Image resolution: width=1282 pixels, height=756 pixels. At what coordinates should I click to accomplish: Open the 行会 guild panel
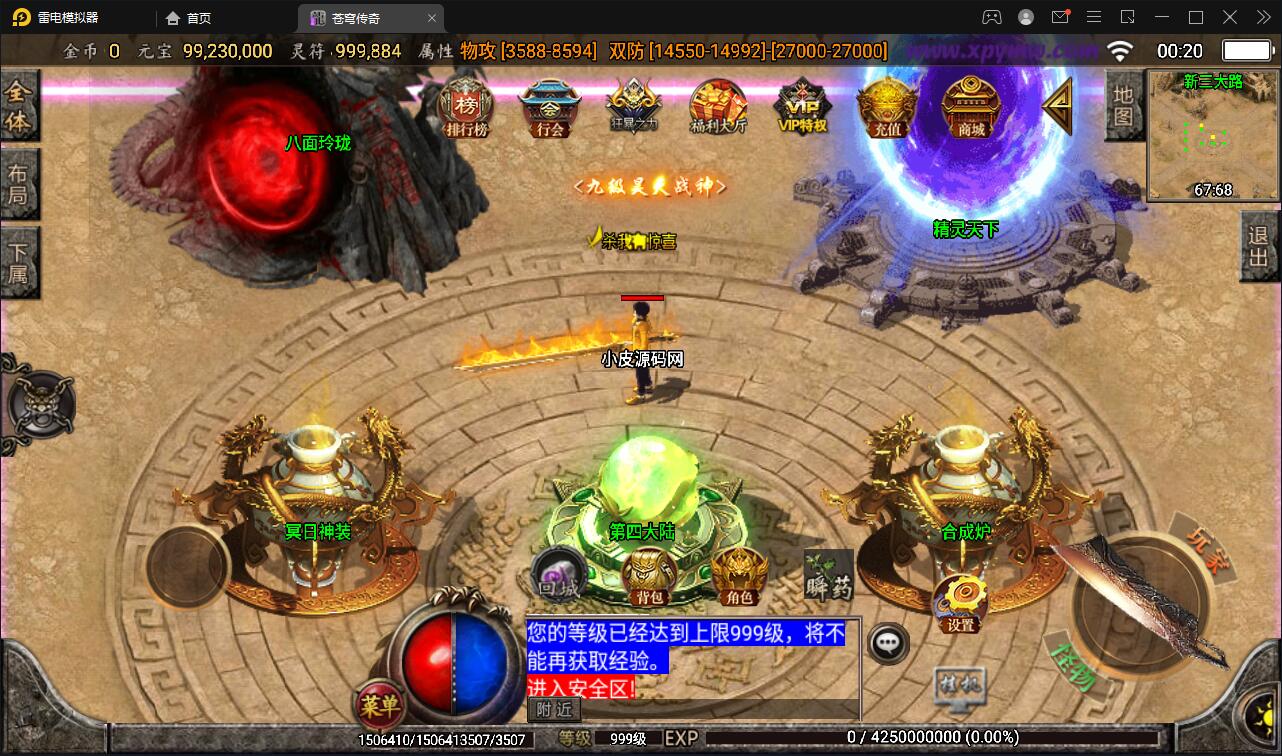(x=550, y=108)
